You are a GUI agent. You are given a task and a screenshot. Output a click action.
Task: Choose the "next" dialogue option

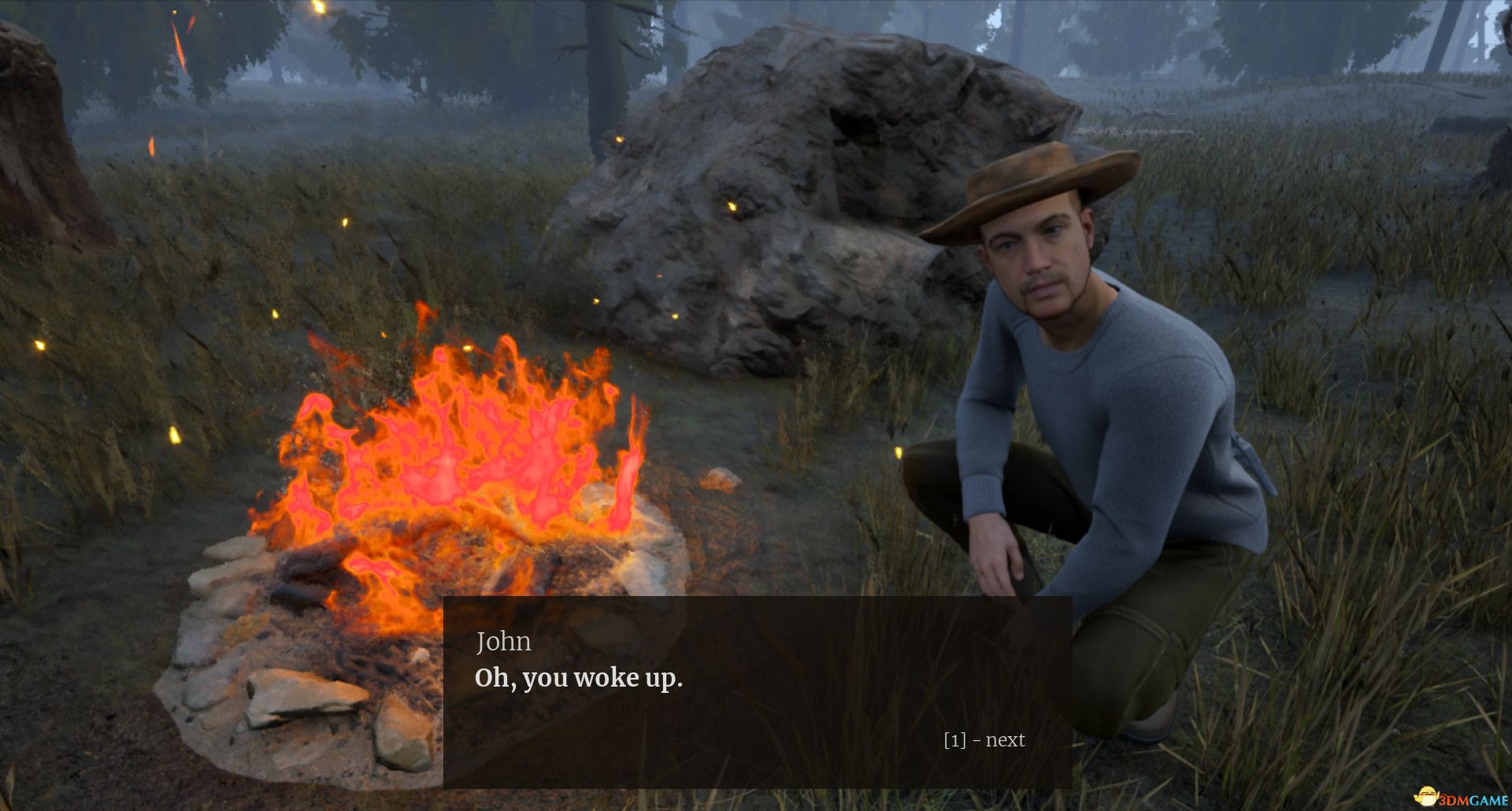984,740
